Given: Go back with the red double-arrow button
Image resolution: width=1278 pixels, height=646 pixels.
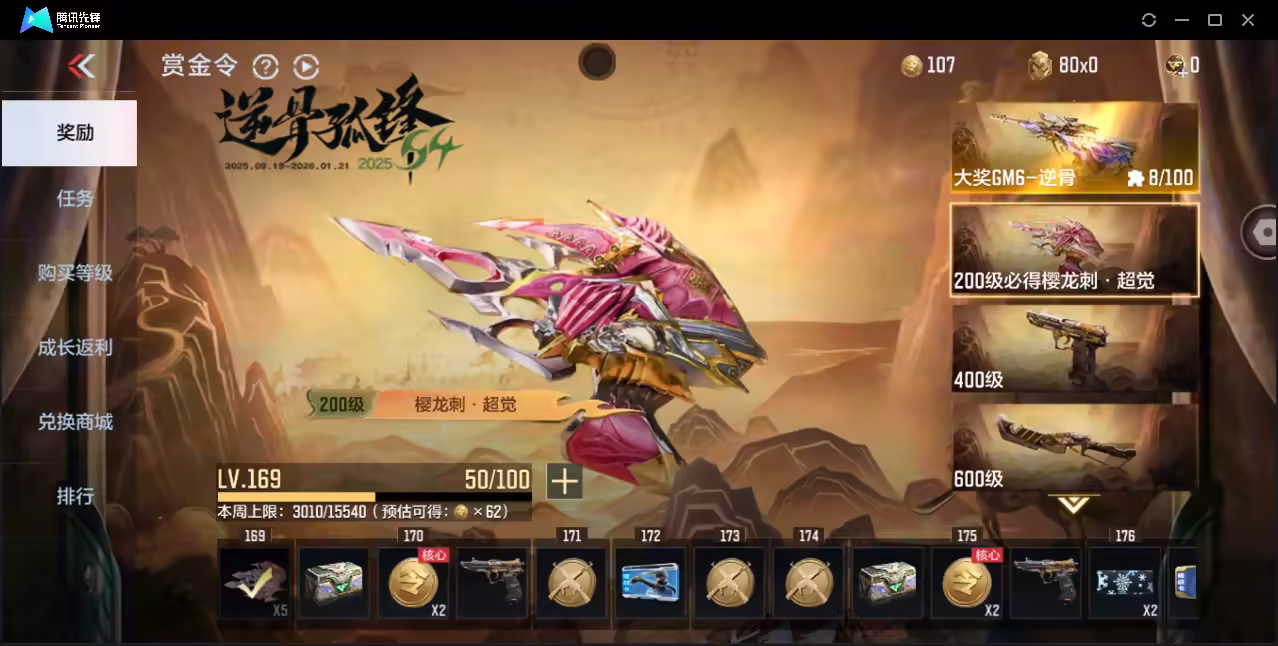Looking at the screenshot, I should 81,66.
